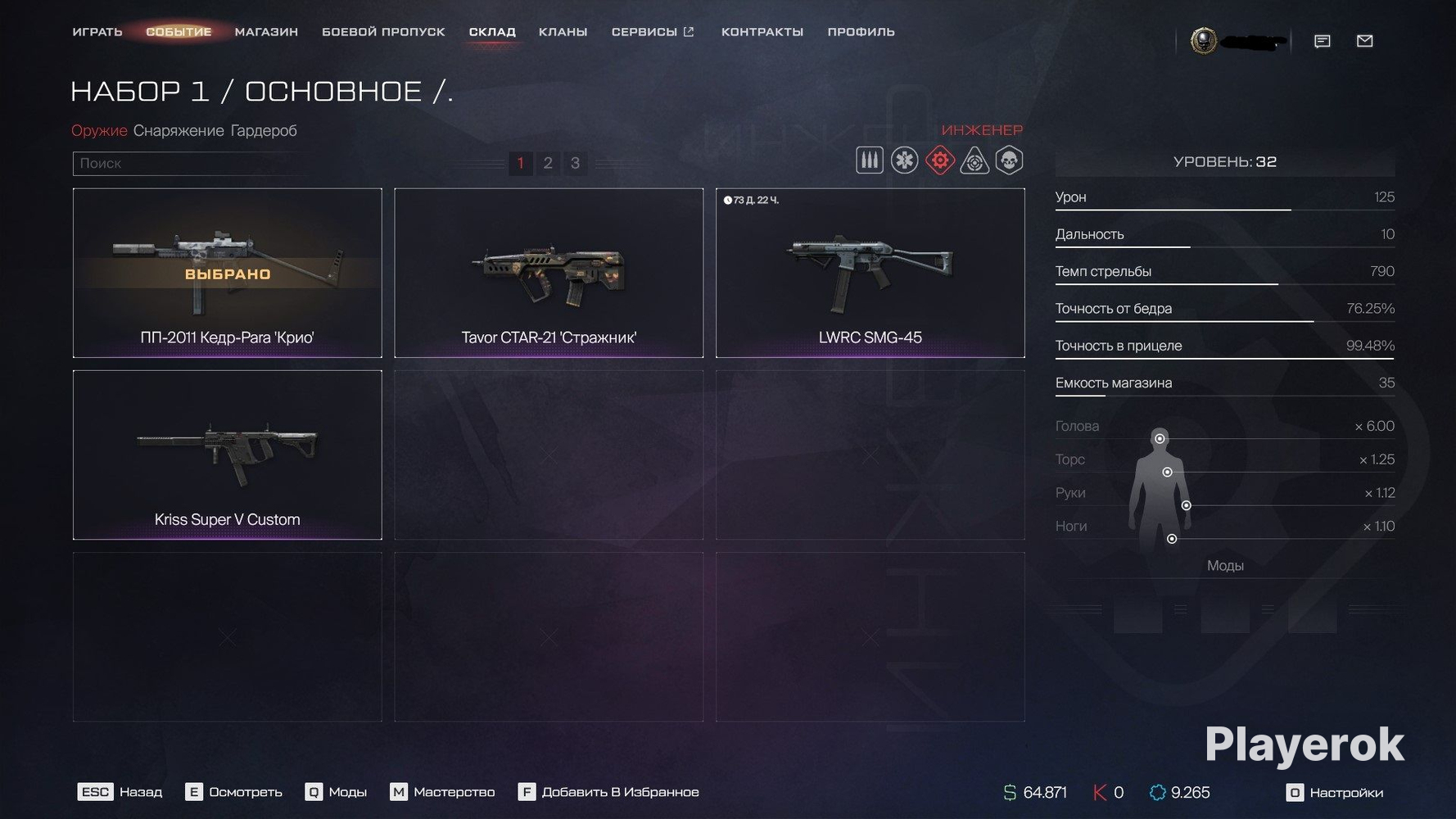Image resolution: width=1456 pixels, height=819 pixels.
Task: Open the Играть menu
Action: click(97, 32)
